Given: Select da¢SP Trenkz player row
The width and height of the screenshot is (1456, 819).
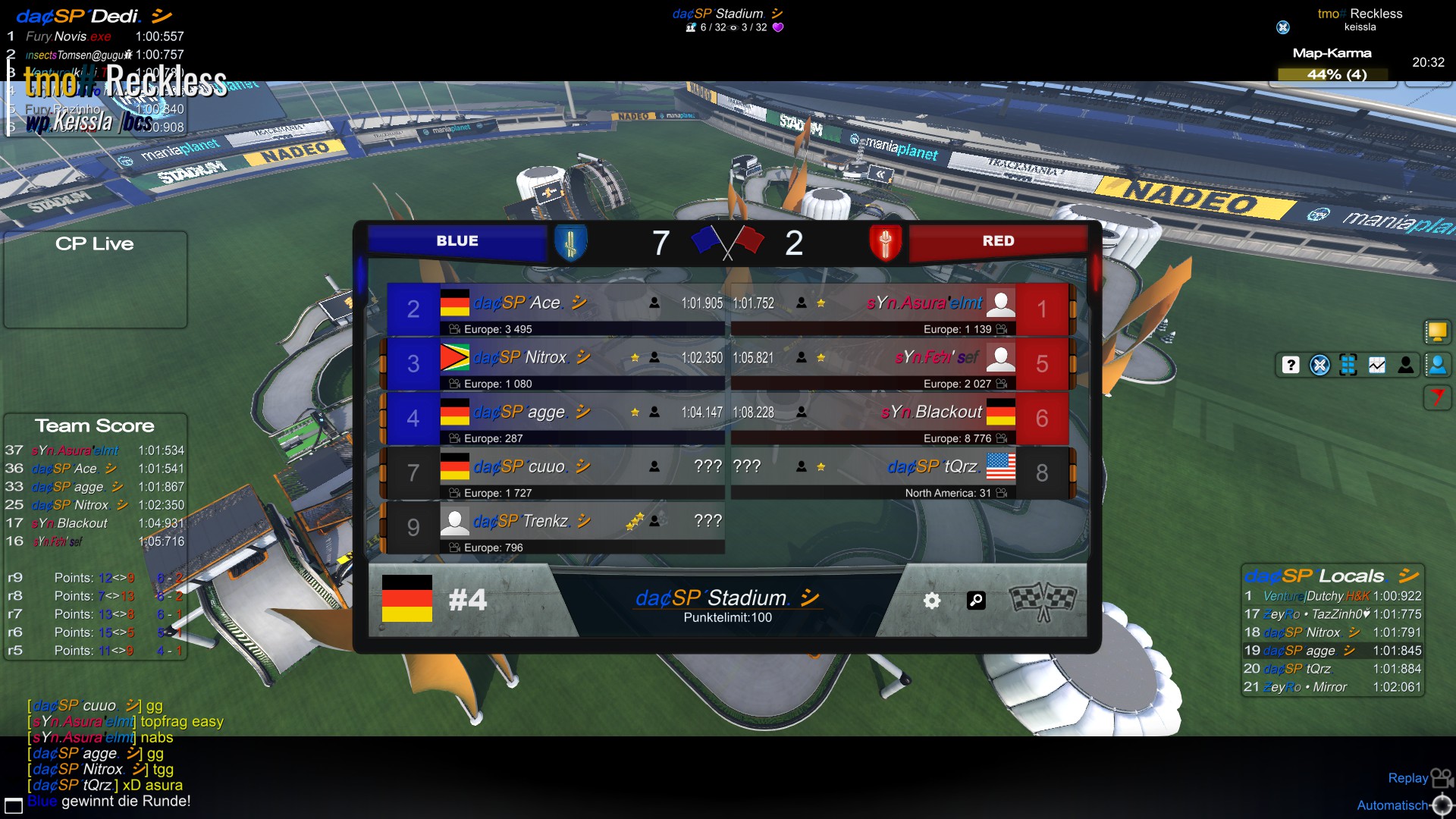Looking at the screenshot, I should pyautogui.click(x=555, y=528).
